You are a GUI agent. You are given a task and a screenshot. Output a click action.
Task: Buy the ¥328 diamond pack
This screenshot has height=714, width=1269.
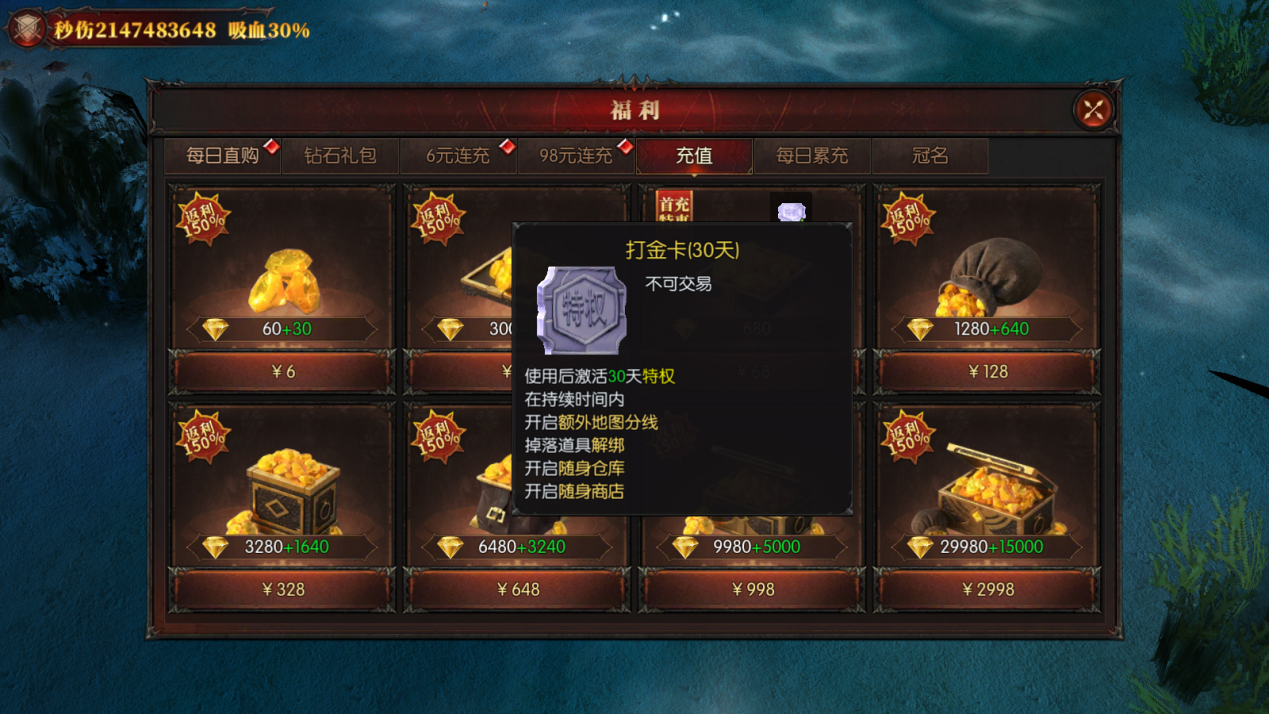coord(283,590)
